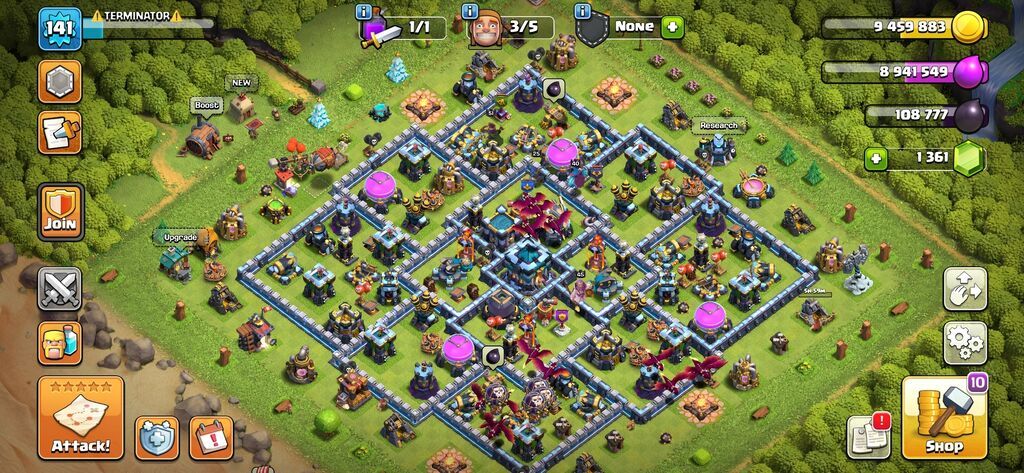Open the news pages with red alert
1024x473 pixels.
click(868, 435)
